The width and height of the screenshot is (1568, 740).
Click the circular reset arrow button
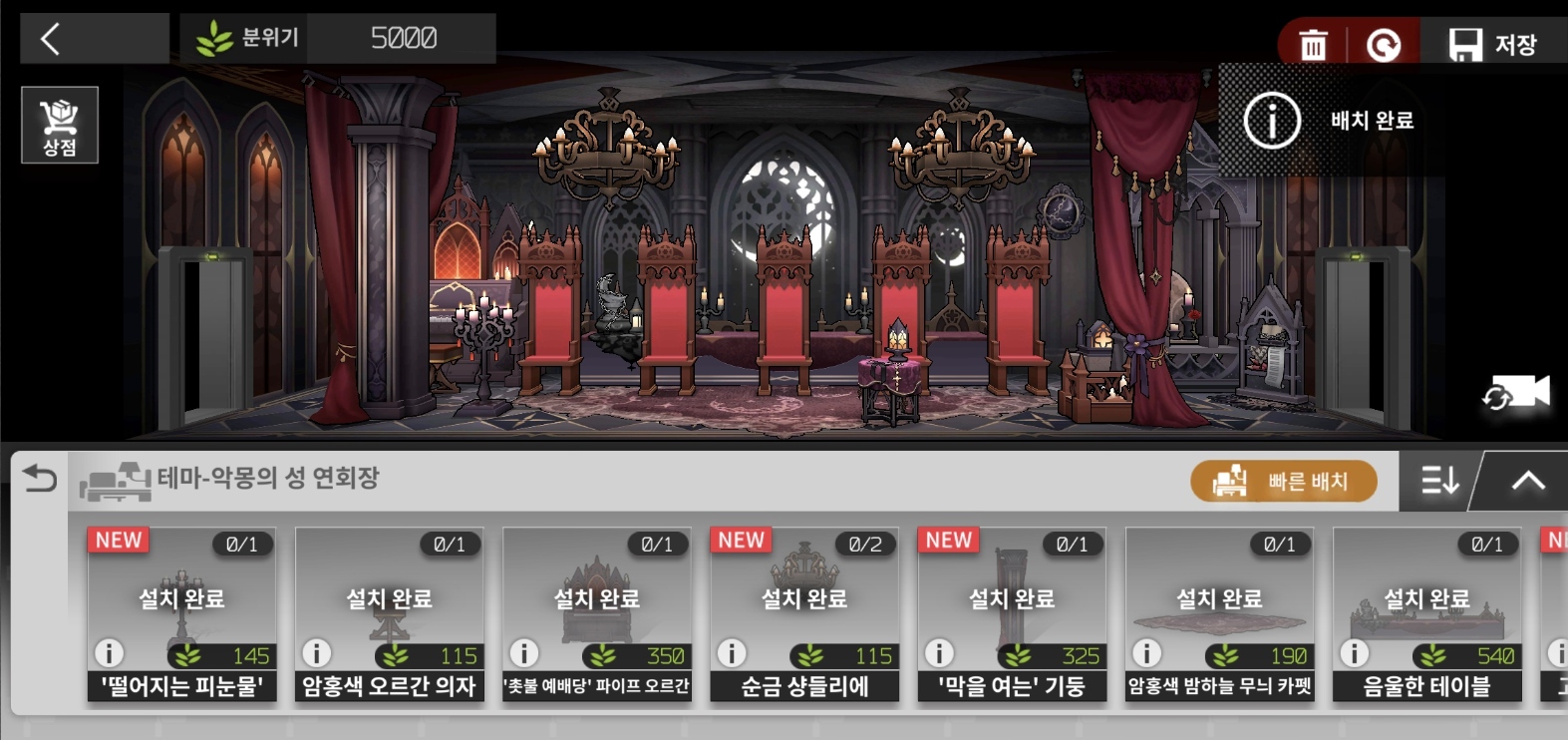(x=1384, y=45)
